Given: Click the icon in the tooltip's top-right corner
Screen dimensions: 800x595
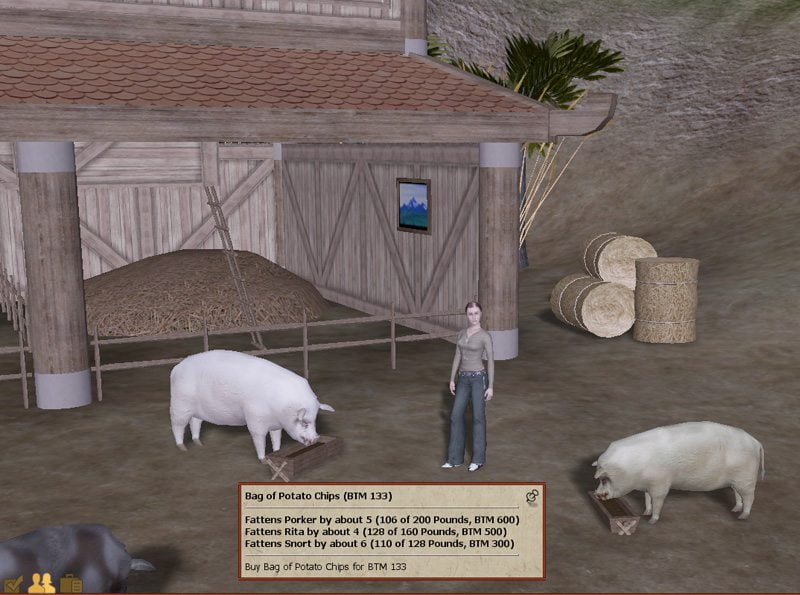Looking at the screenshot, I should click(x=532, y=495).
